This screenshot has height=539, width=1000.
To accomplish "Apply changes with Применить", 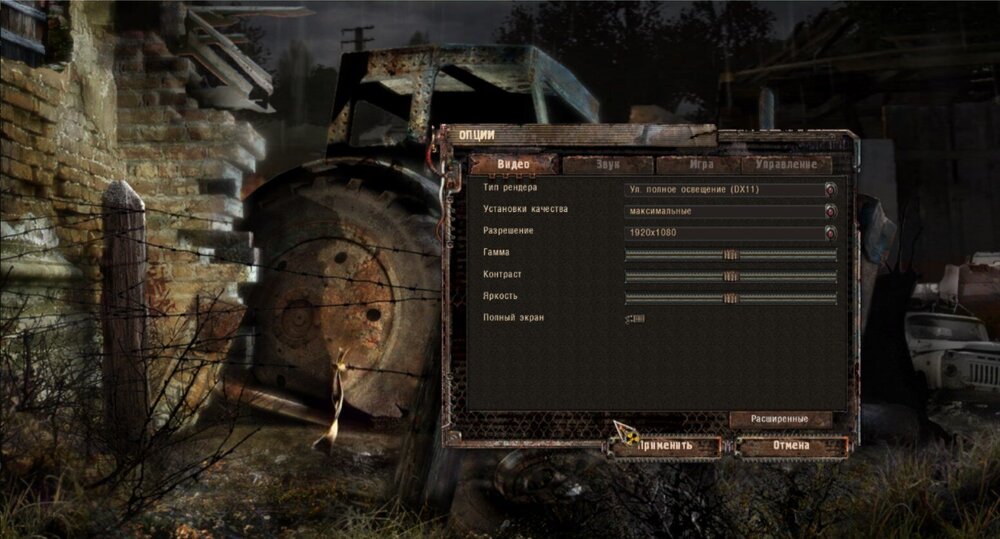I will [x=666, y=446].
